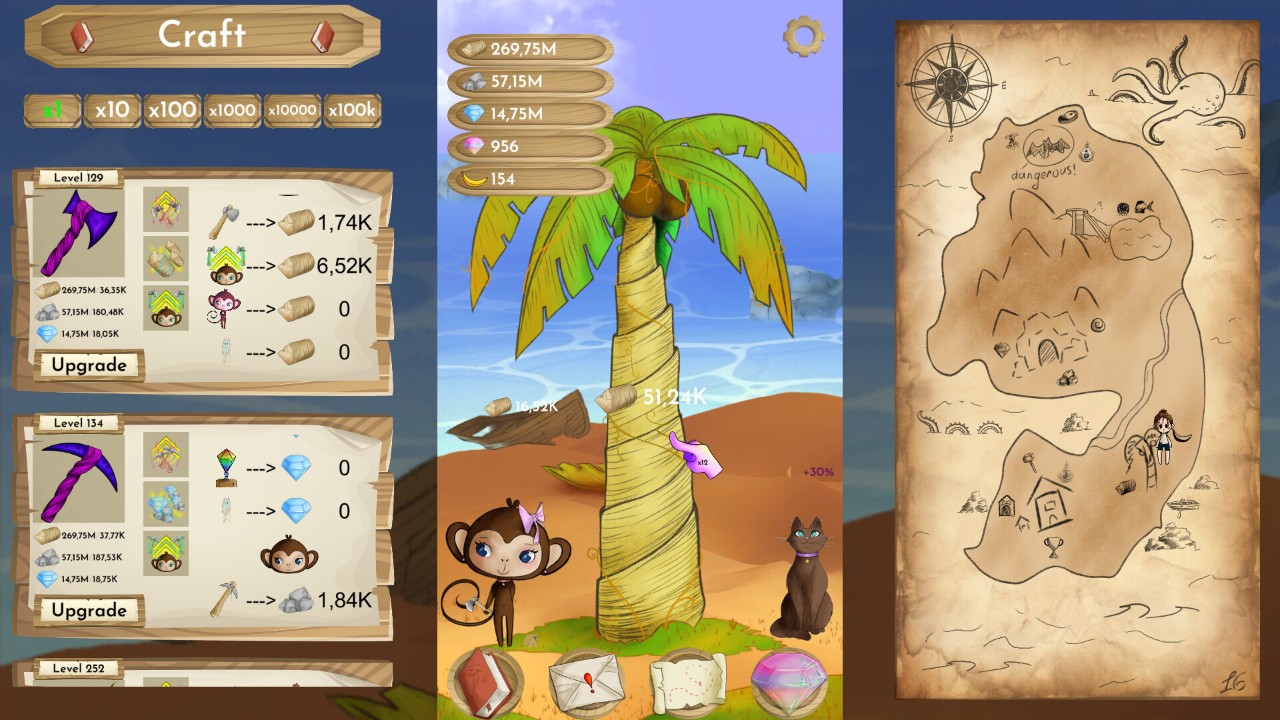Open the envelope mail button
This screenshot has width=1280, height=720.
click(588, 683)
